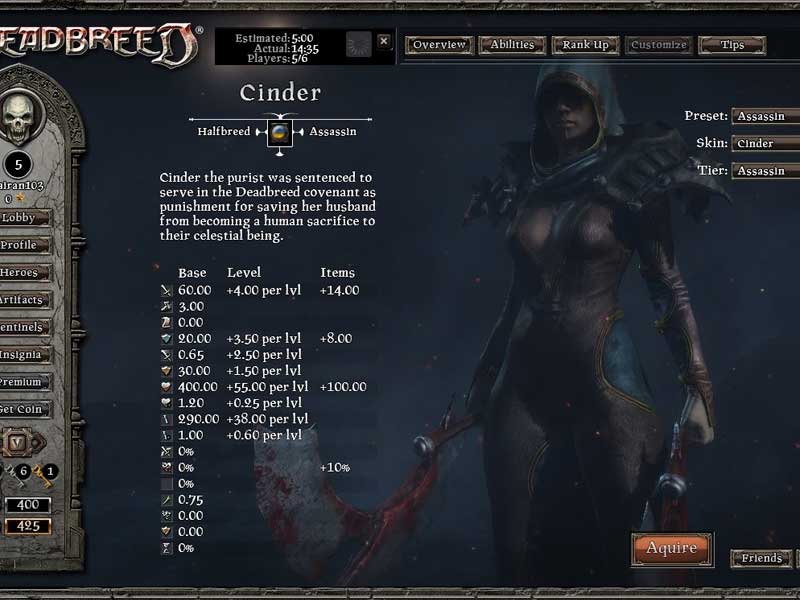Open the Tier dropdown
The height and width of the screenshot is (600, 800).
[765, 171]
